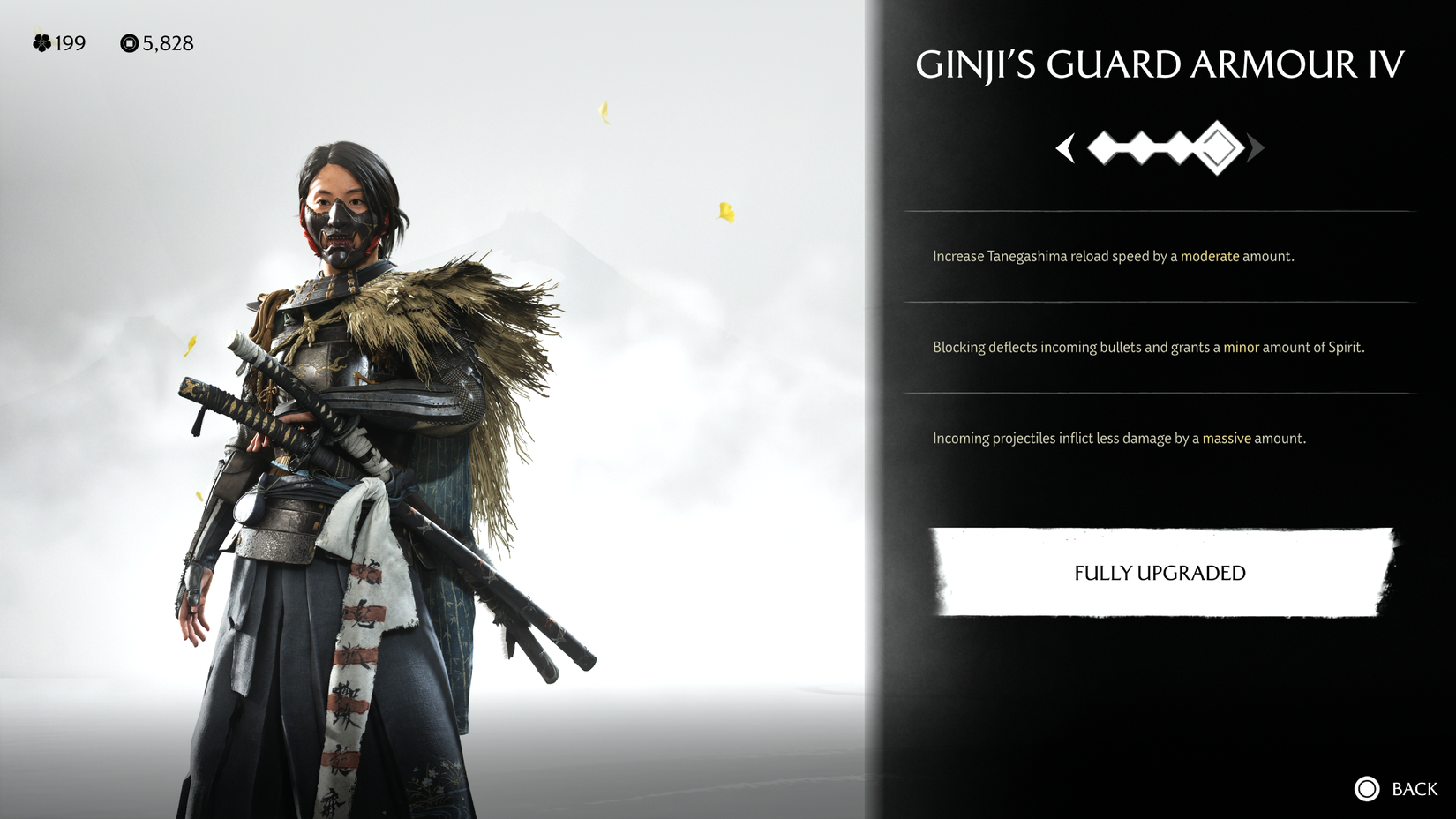Click the left arrow beside the upgrade diamonds
The image size is (1456, 819).
pyautogui.click(x=1067, y=150)
